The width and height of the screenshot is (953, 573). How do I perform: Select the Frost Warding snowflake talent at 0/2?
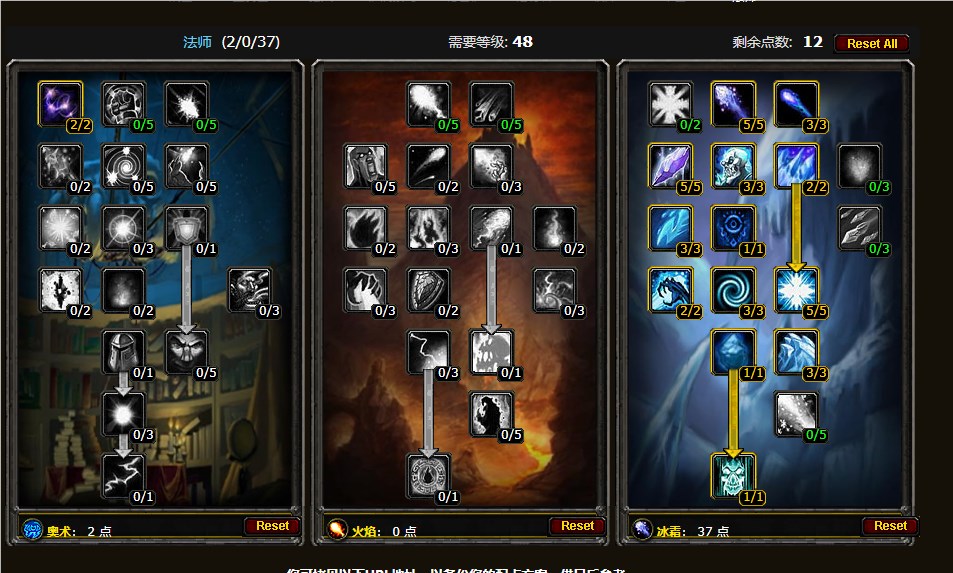[x=670, y=103]
